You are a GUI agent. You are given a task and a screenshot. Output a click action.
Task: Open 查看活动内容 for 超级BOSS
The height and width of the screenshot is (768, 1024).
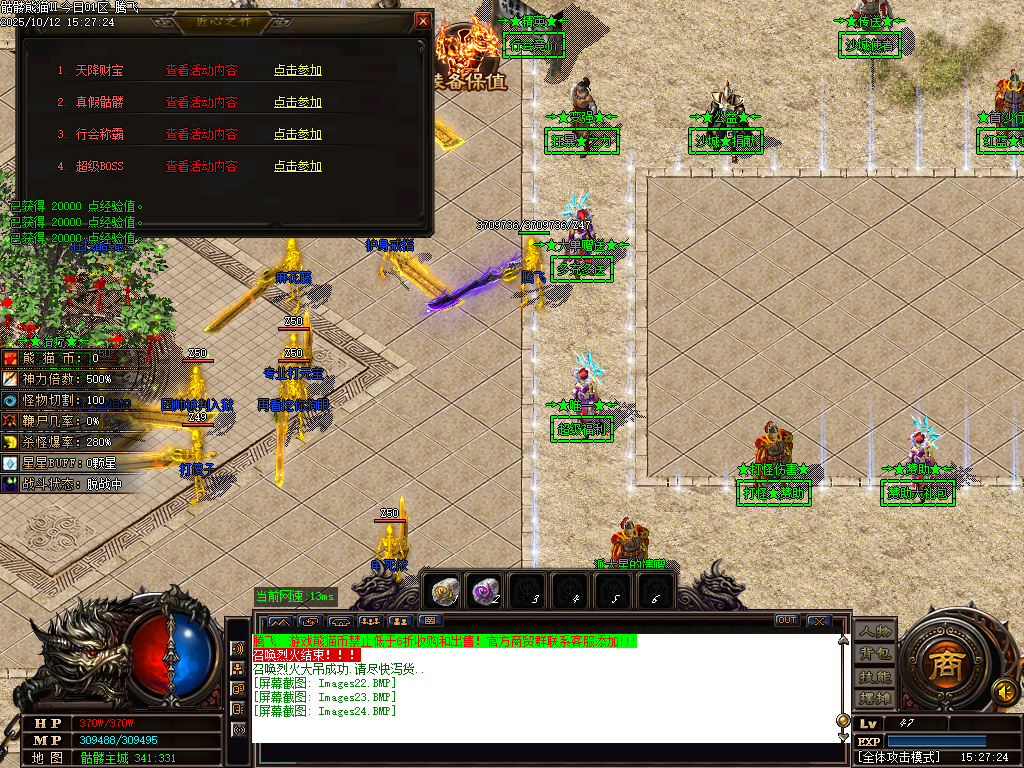201,167
